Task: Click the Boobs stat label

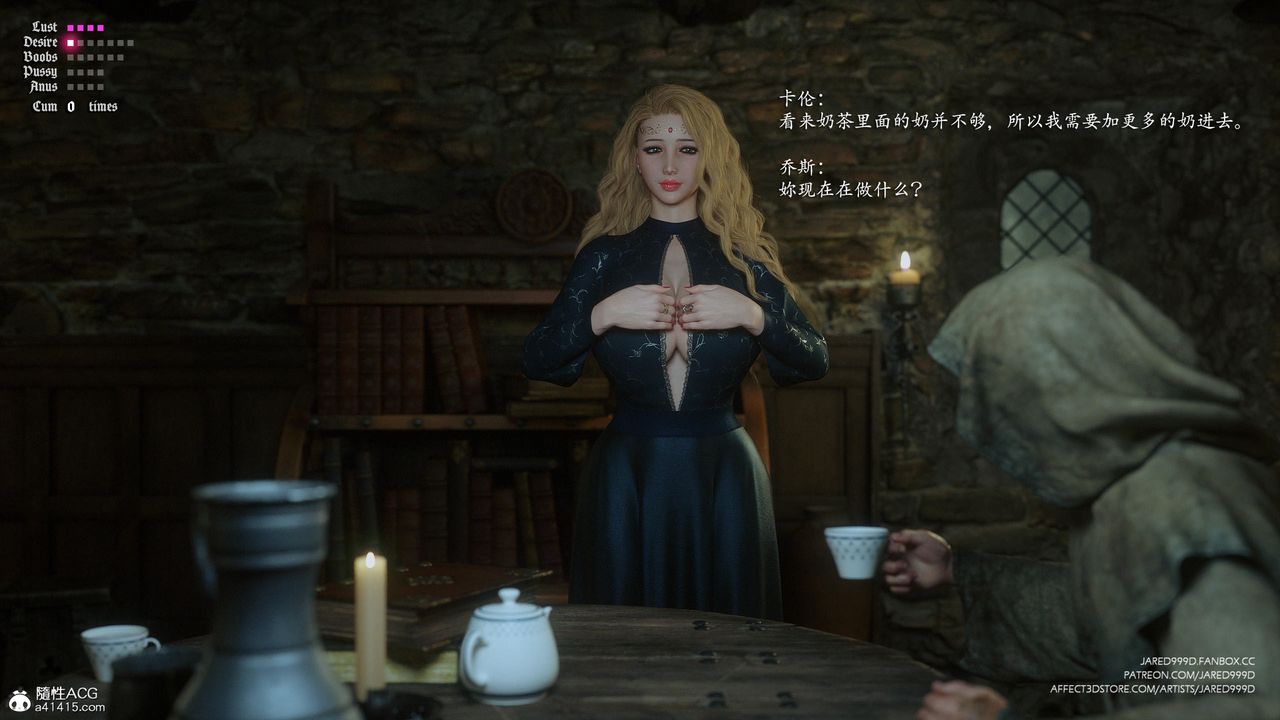Action: [43, 57]
